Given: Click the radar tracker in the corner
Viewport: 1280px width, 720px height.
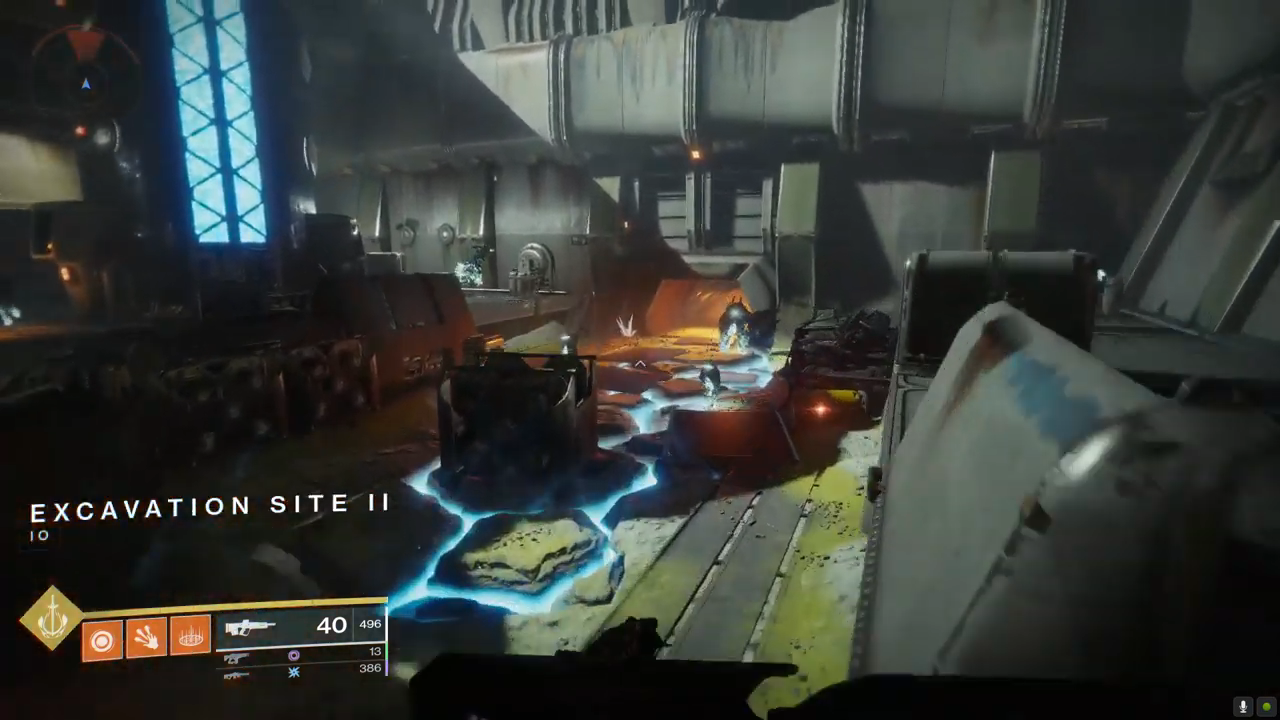Looking at the screenshot, I should (85, 72).
